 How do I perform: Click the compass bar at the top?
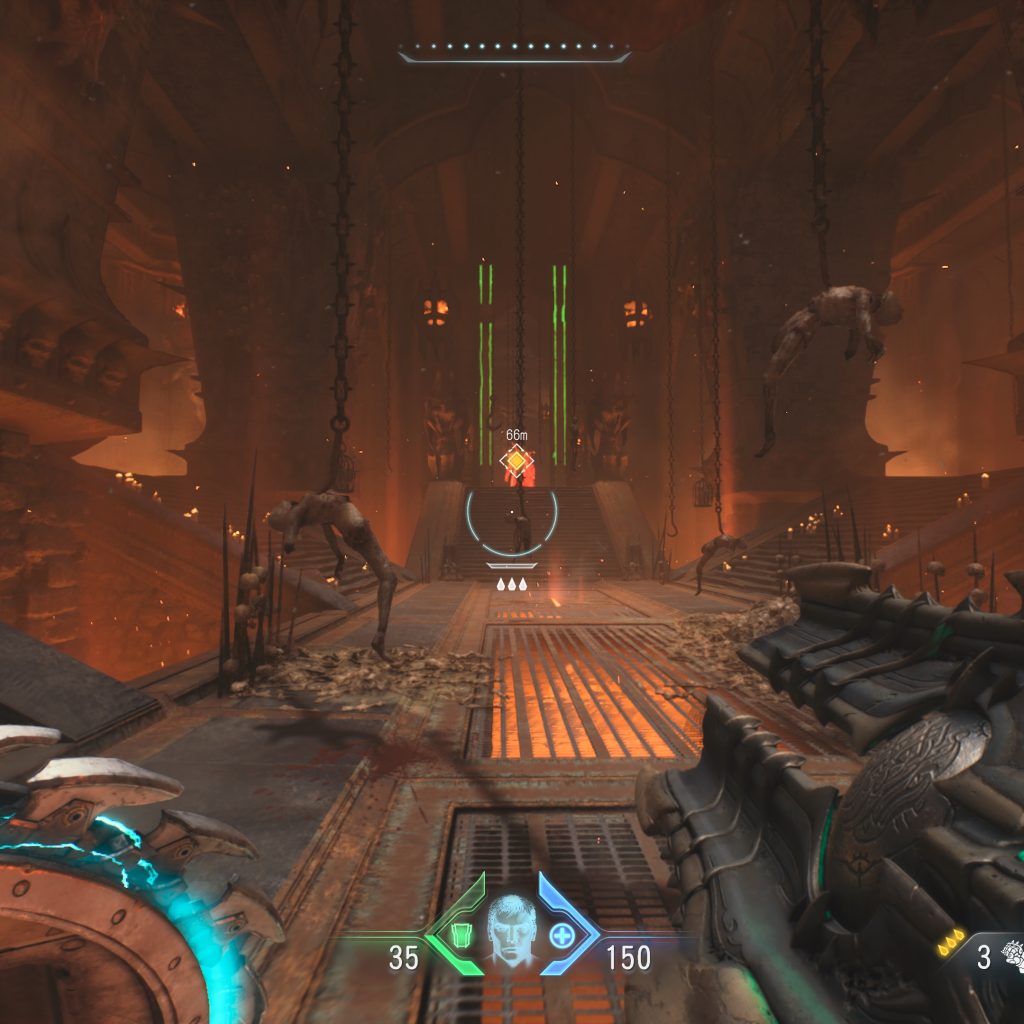click(514, 52)
